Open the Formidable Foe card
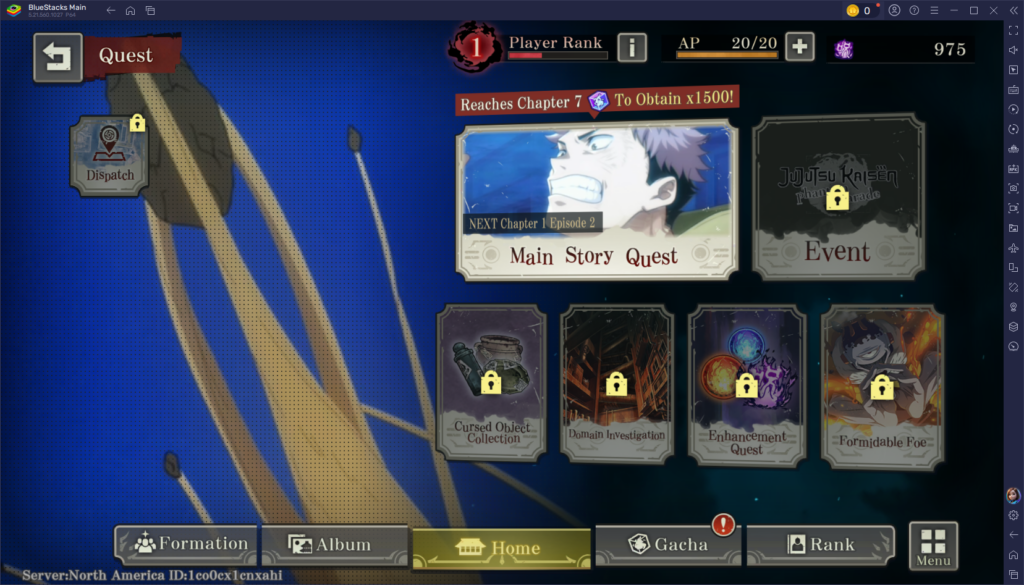Viewport: 1024px width, 585px height. (881, 387)
